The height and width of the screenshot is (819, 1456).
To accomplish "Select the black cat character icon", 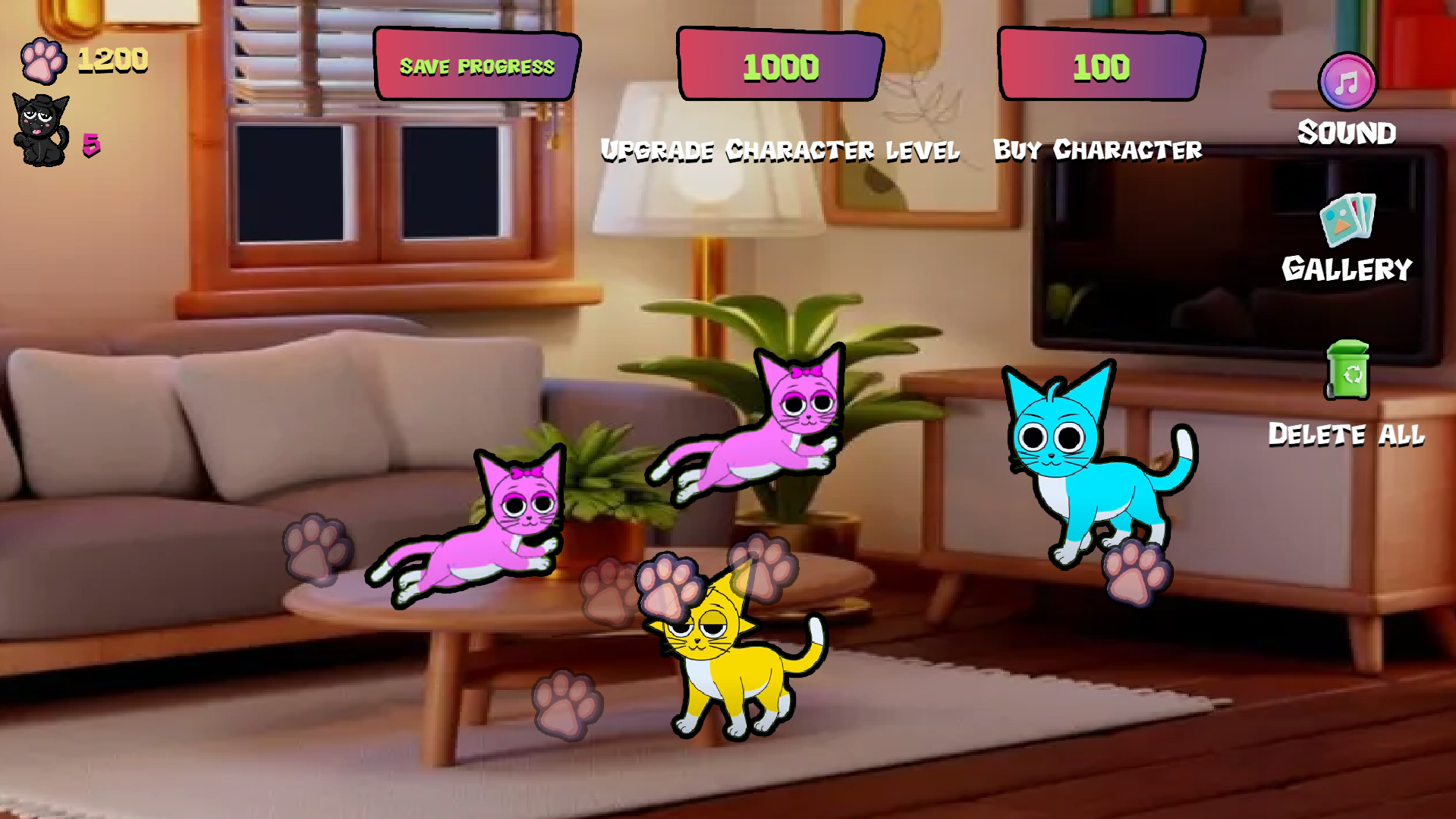I will click(x=39, y=125).
